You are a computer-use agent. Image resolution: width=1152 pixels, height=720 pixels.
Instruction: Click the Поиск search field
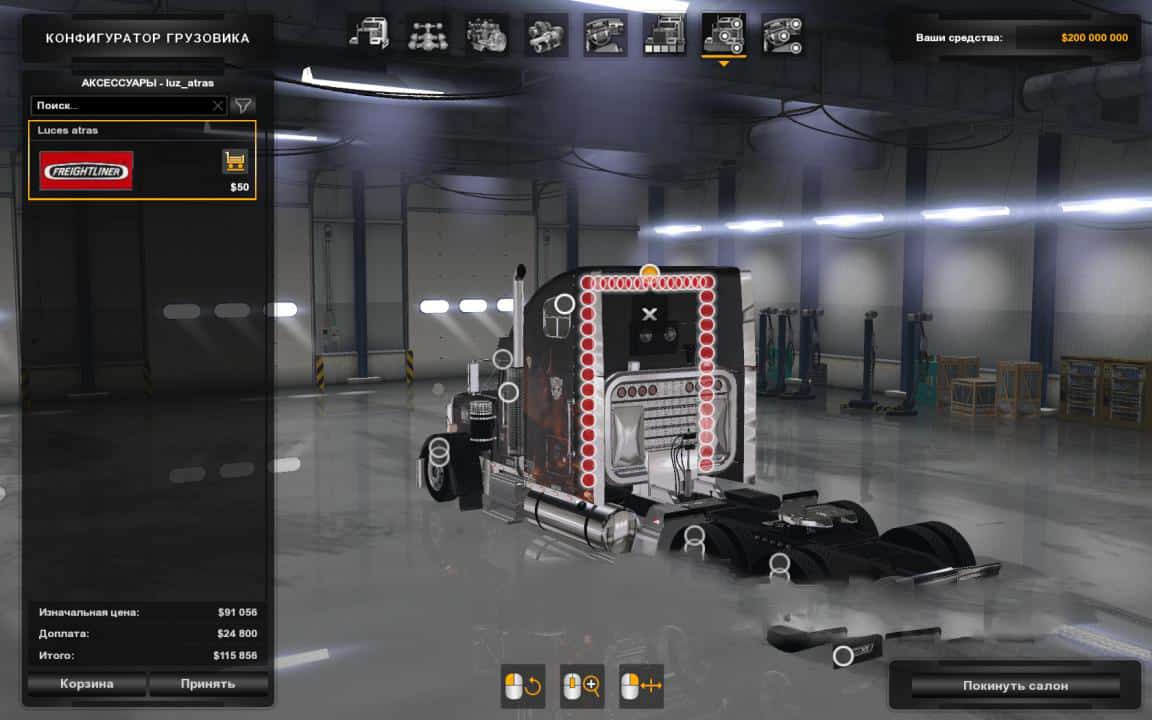point(120,105)
